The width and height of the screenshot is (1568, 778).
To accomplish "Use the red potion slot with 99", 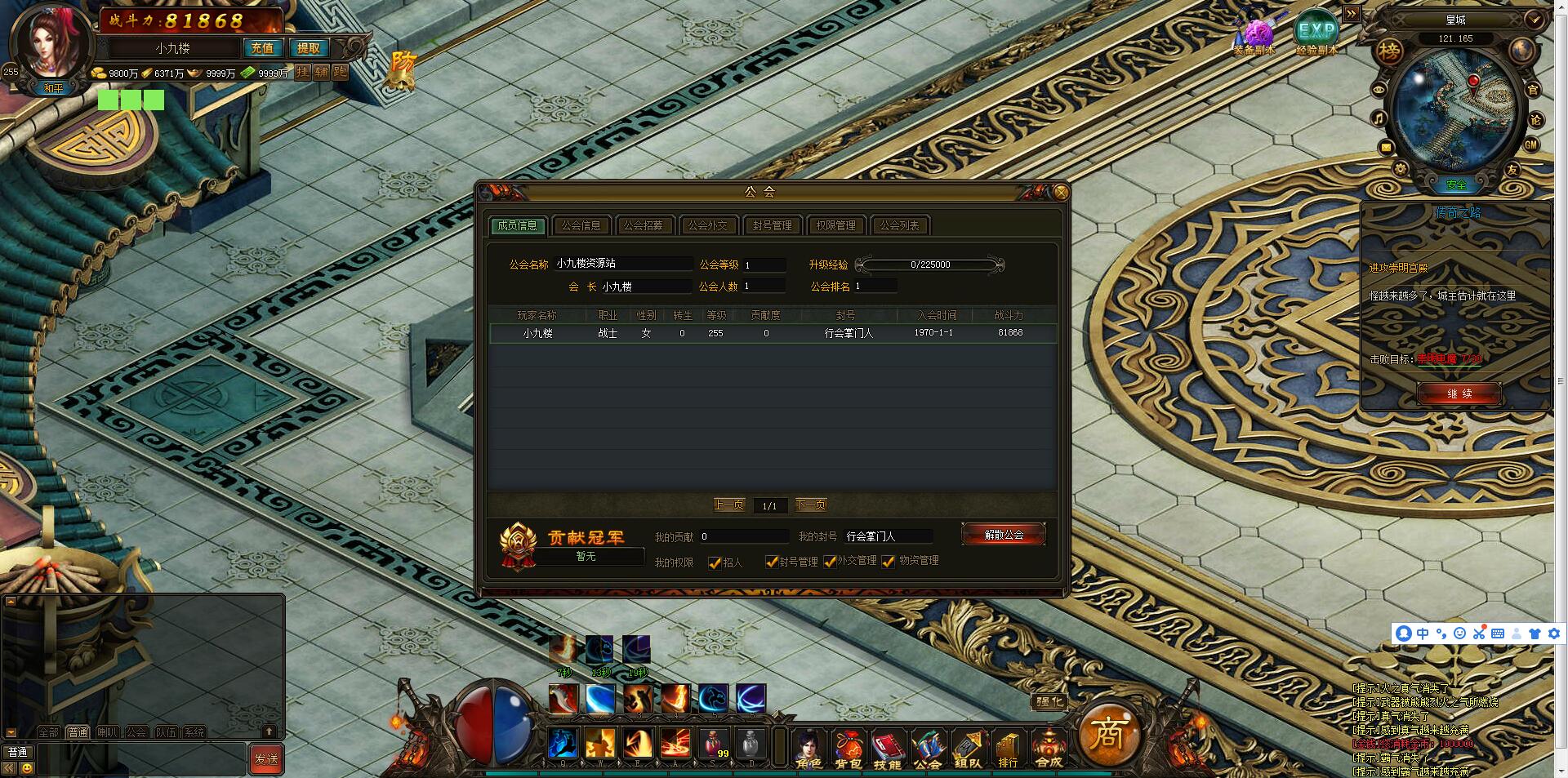I will click(x=713, y=744).
